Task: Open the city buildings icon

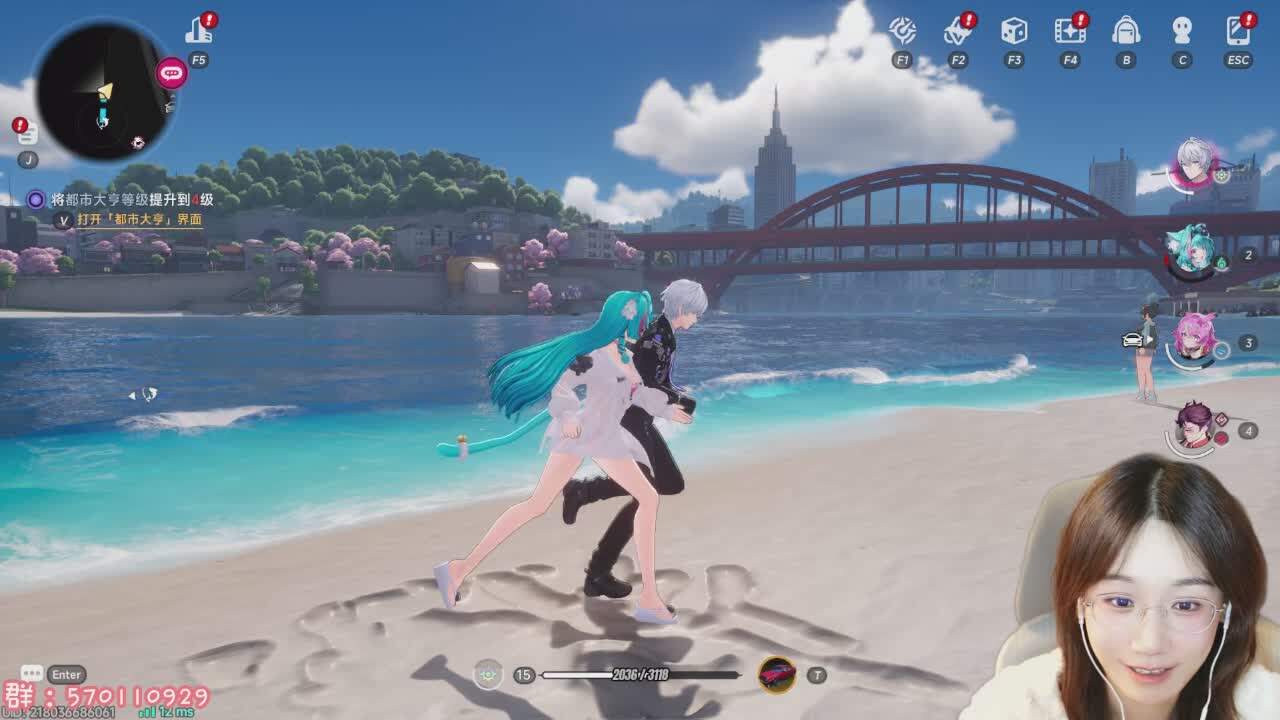Action: 198,30
